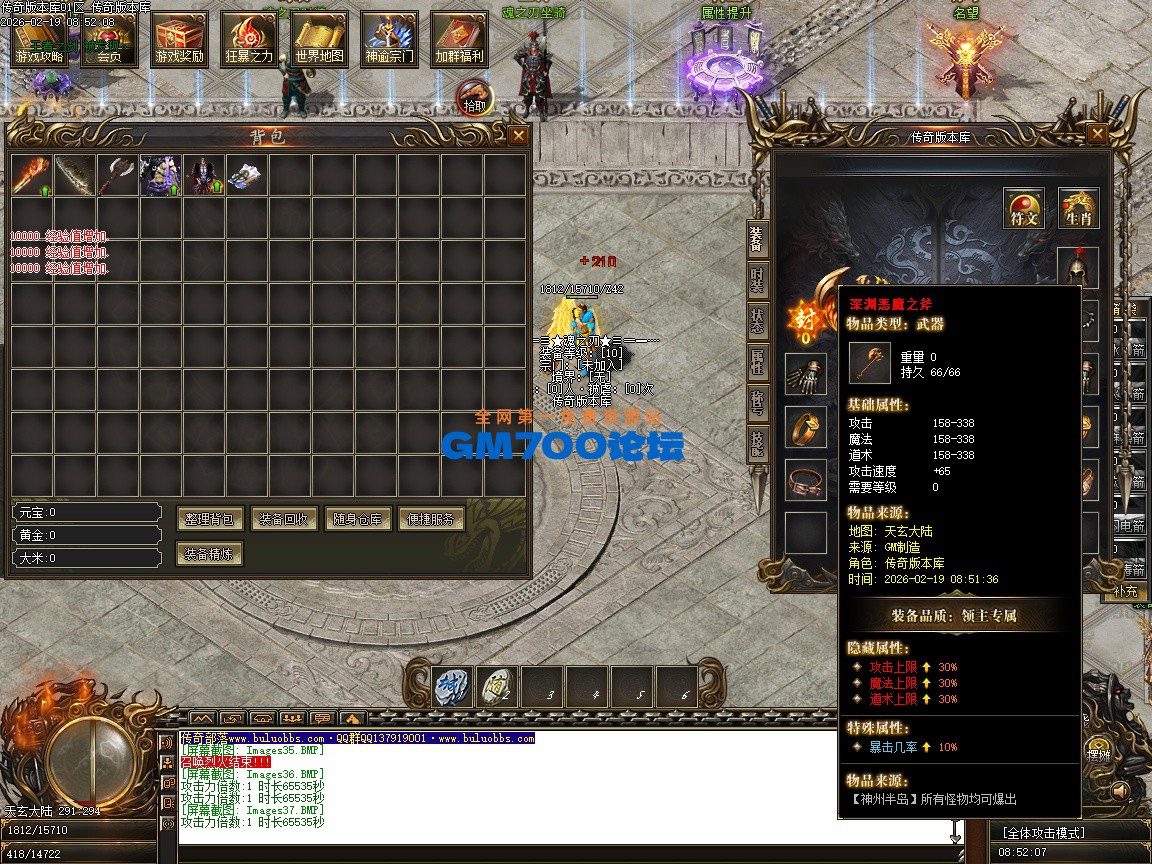1152x864 pixels.
Task: Click the 装备精炼 equipment refine button
Action: click(210, 553)
